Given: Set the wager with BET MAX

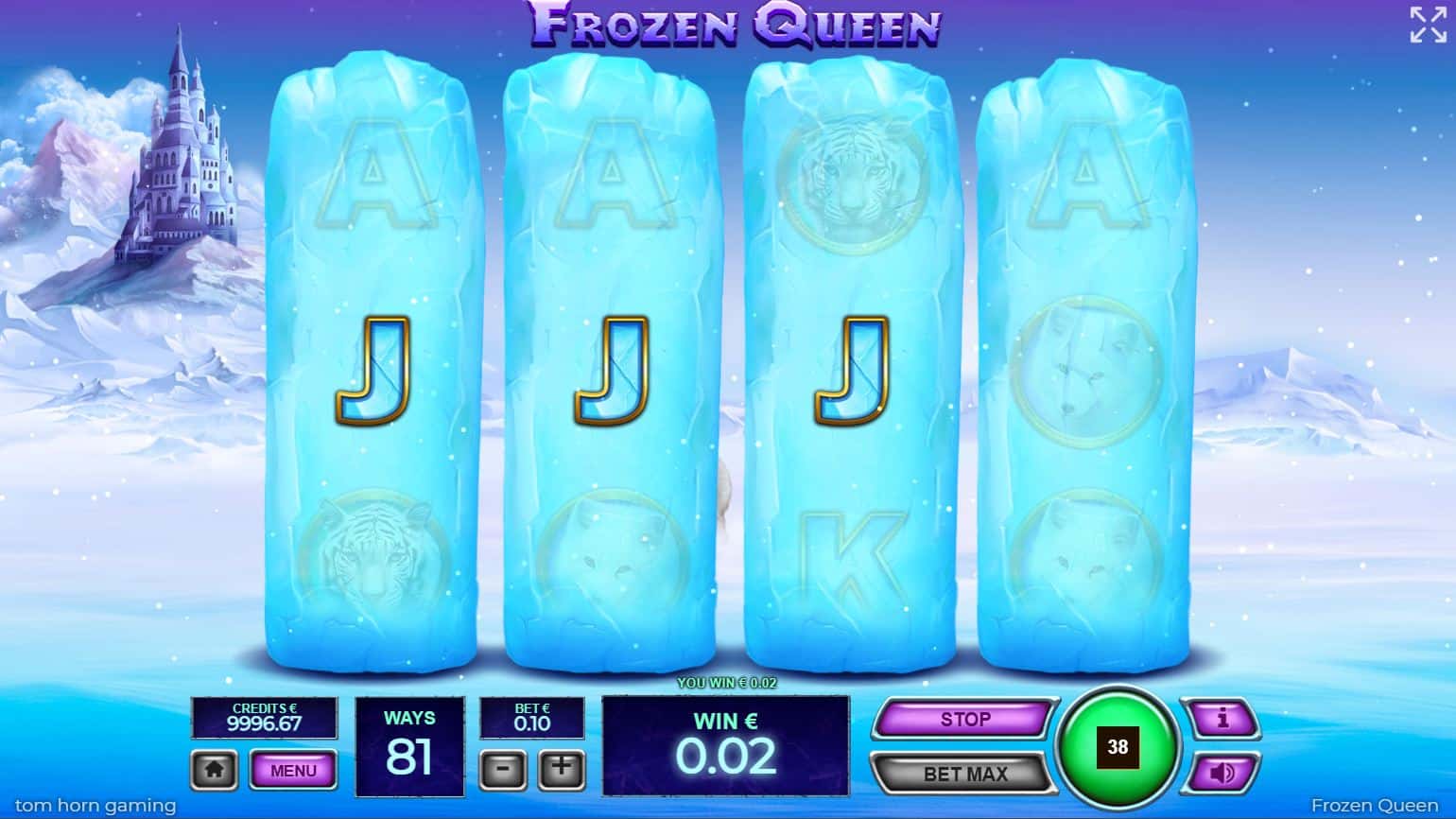Looking at the screenshot, I should click(x=963, y=774).
